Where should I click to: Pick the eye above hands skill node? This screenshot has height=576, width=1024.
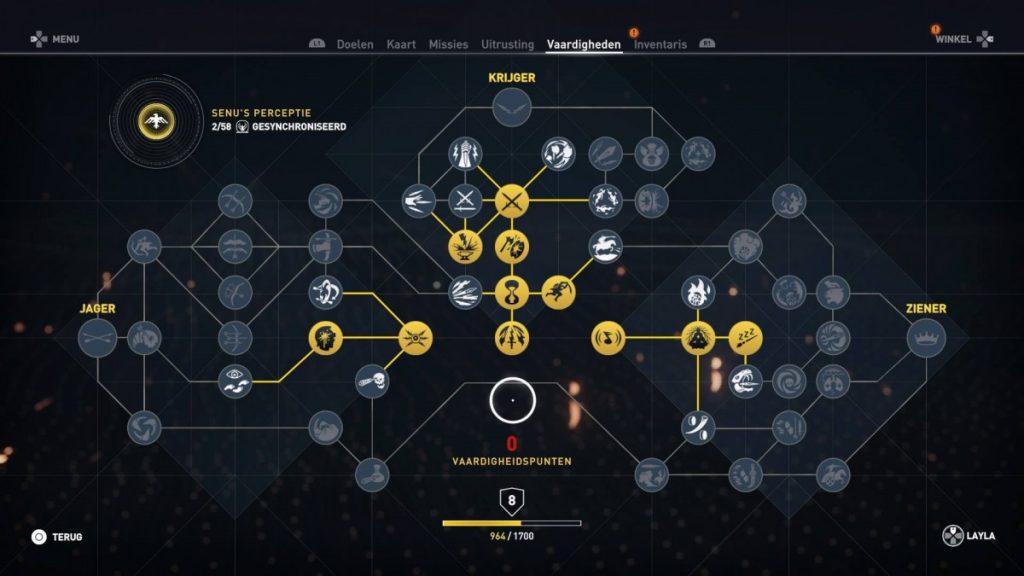pos(236,380)
